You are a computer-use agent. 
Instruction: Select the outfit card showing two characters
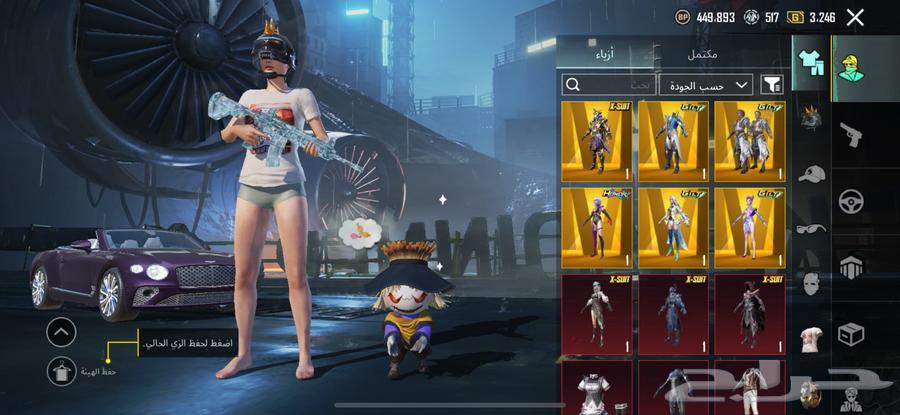click(x=749, y=141)
